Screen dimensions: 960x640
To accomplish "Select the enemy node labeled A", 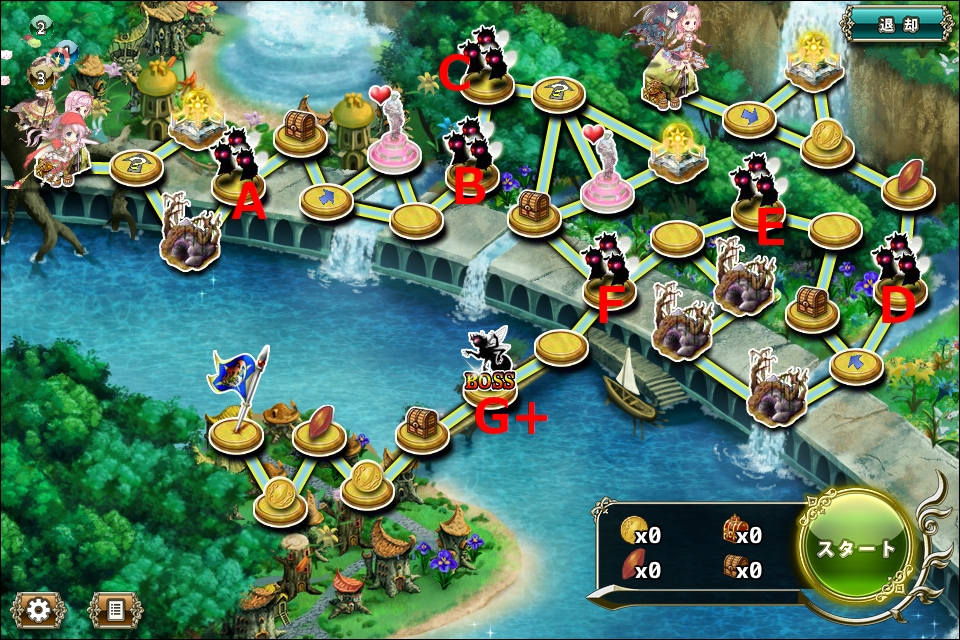I will pyautogui.click(x=237, y=166).
